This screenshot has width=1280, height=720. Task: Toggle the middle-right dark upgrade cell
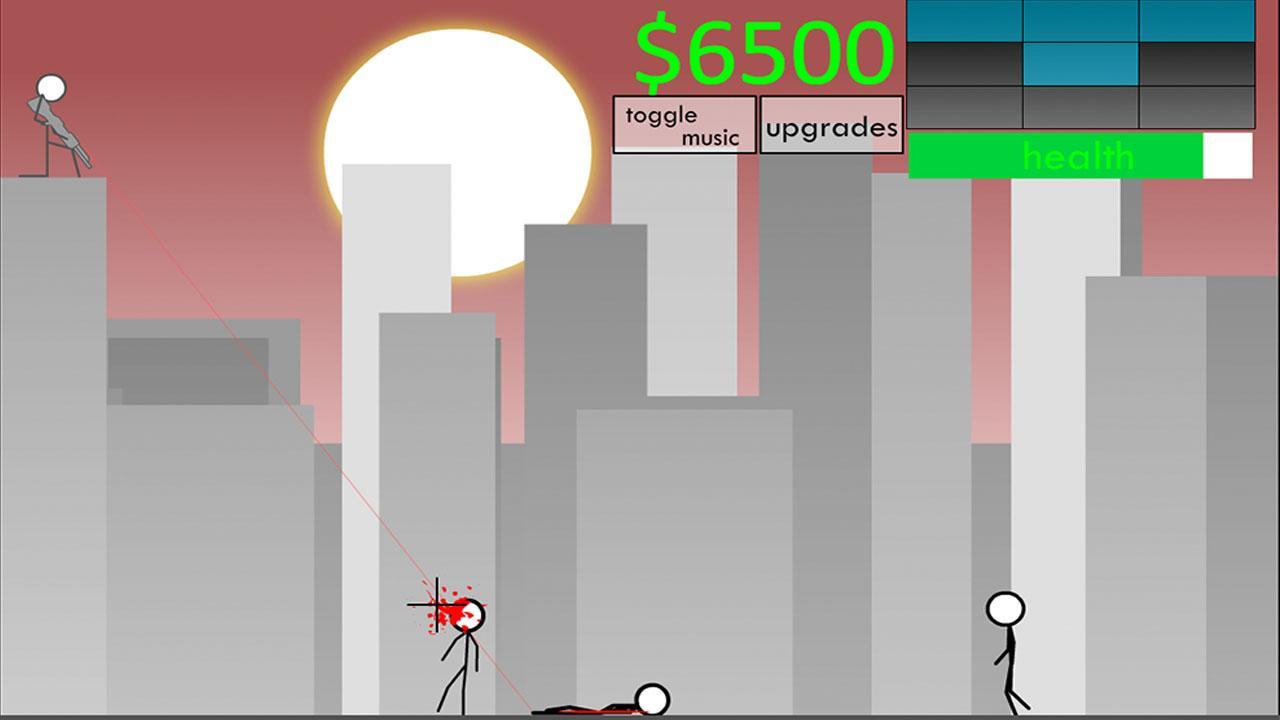1197,64
